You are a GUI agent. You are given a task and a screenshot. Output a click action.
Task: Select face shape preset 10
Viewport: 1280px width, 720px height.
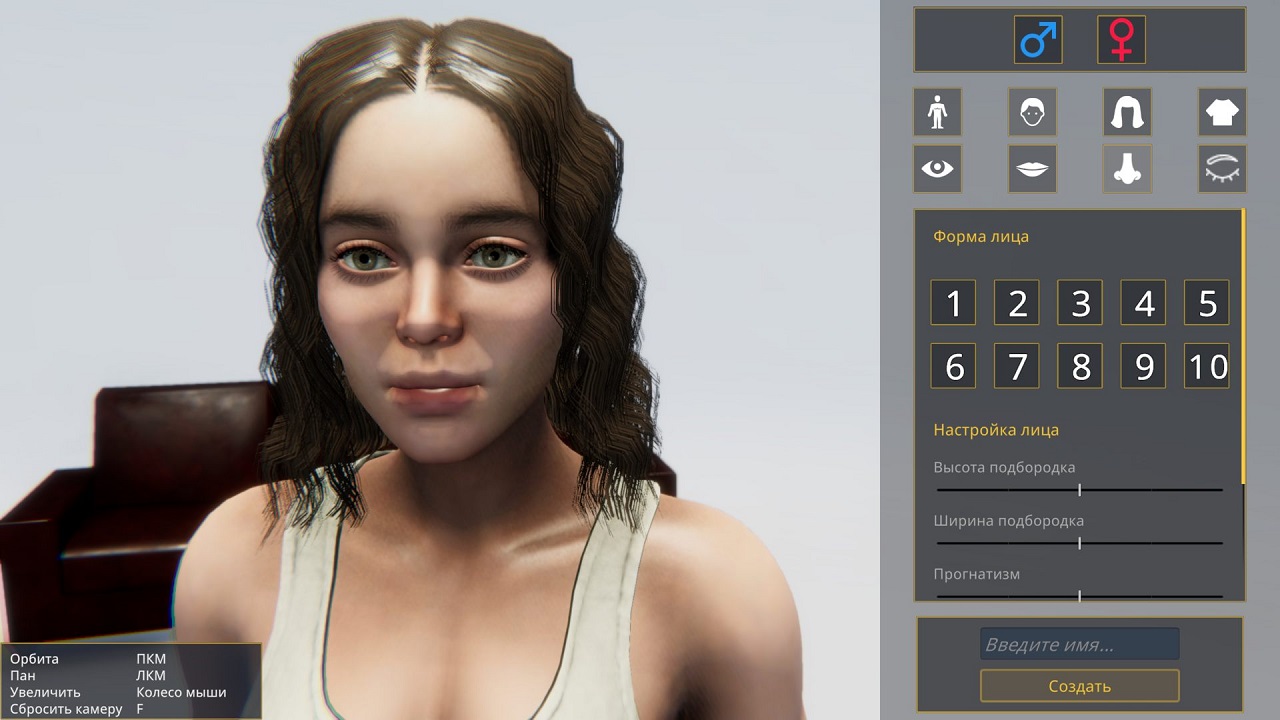[x=1207, y=366]
